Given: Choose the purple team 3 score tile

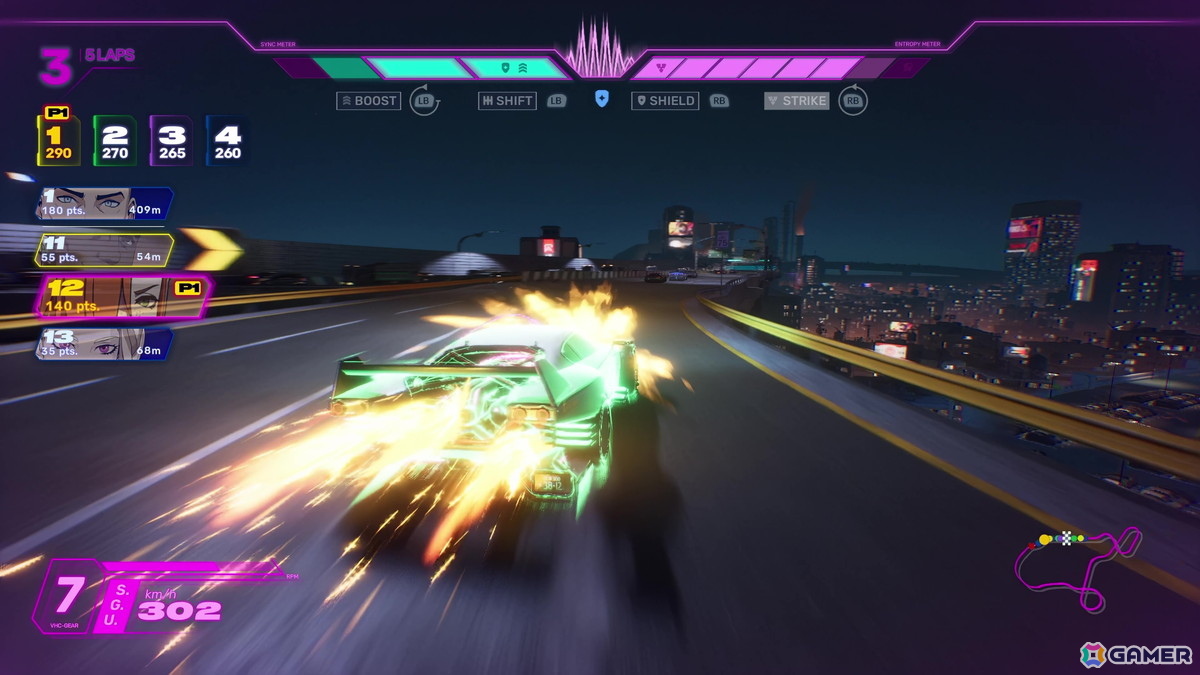Looking at the screenshot, I should (x=171, y=141).
